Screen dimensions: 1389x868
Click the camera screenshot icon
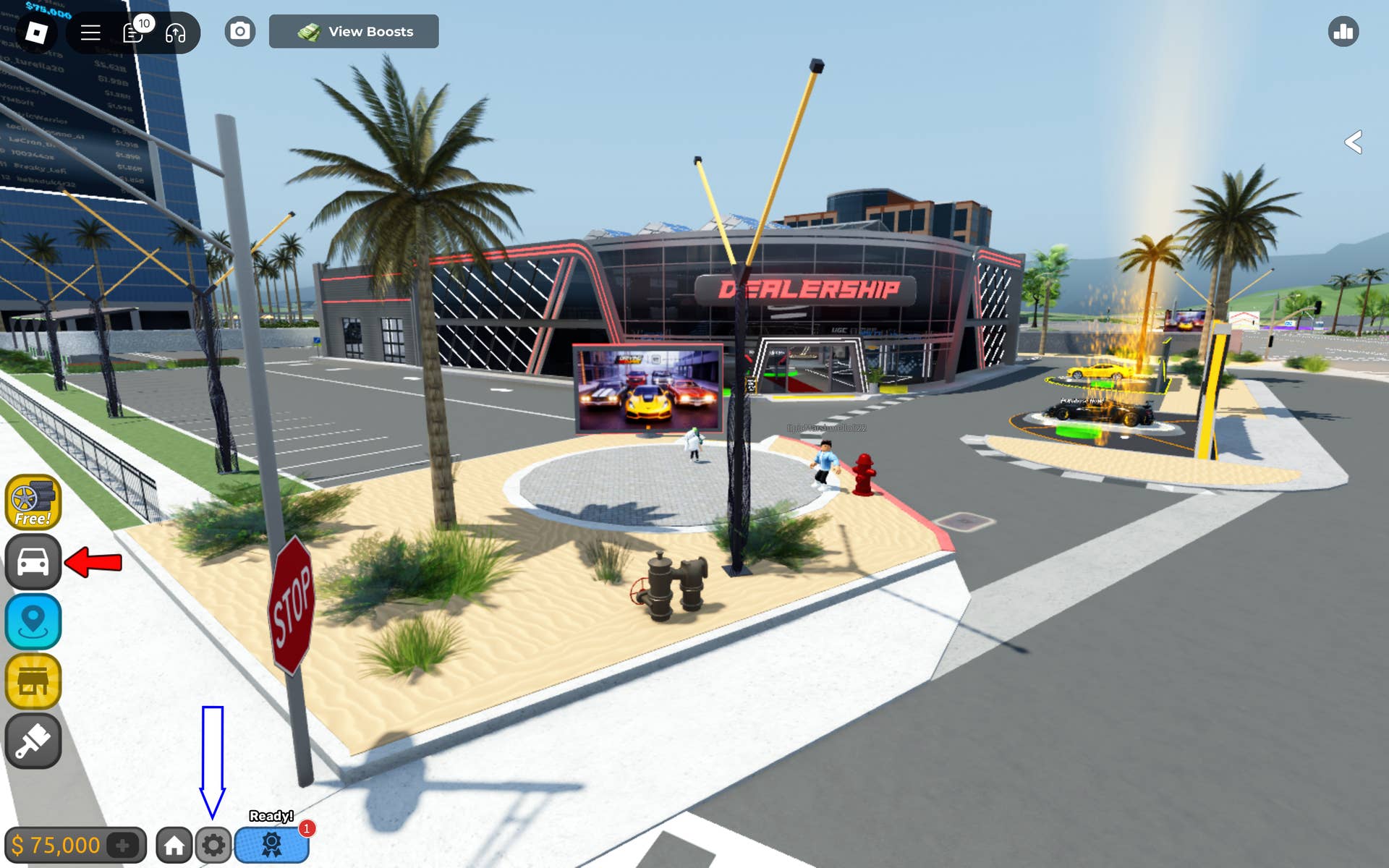[x=239, y=31]
